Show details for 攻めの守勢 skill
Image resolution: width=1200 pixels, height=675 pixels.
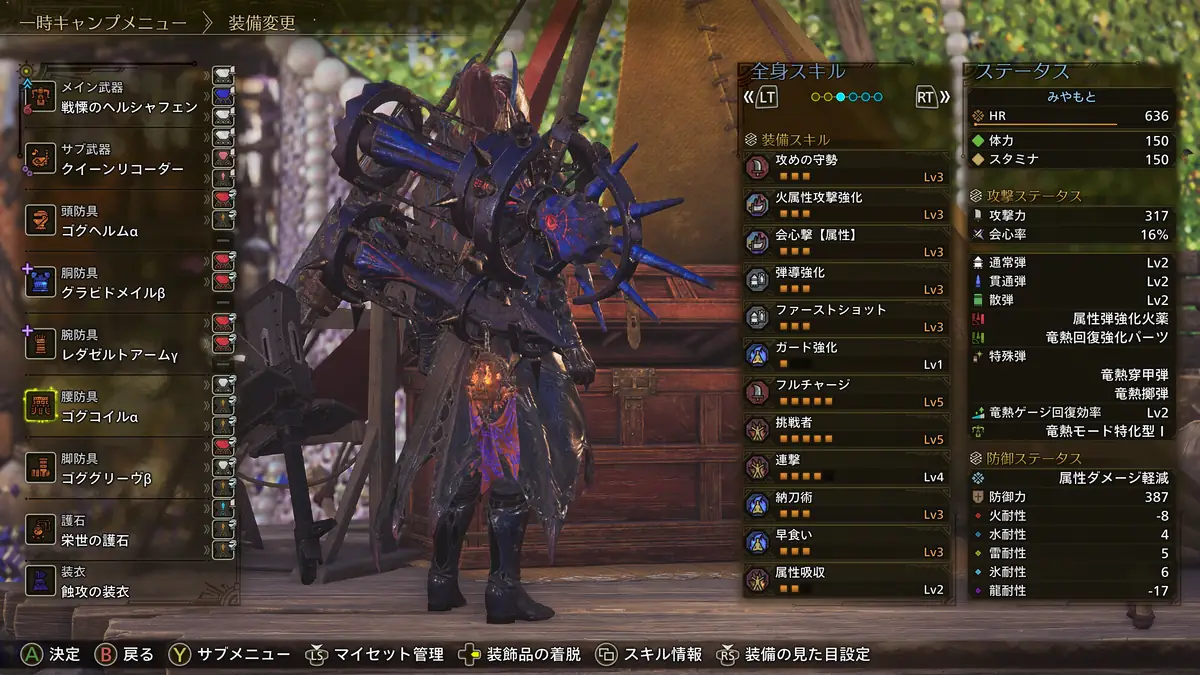pyautogui.click(x=845, y=168)
